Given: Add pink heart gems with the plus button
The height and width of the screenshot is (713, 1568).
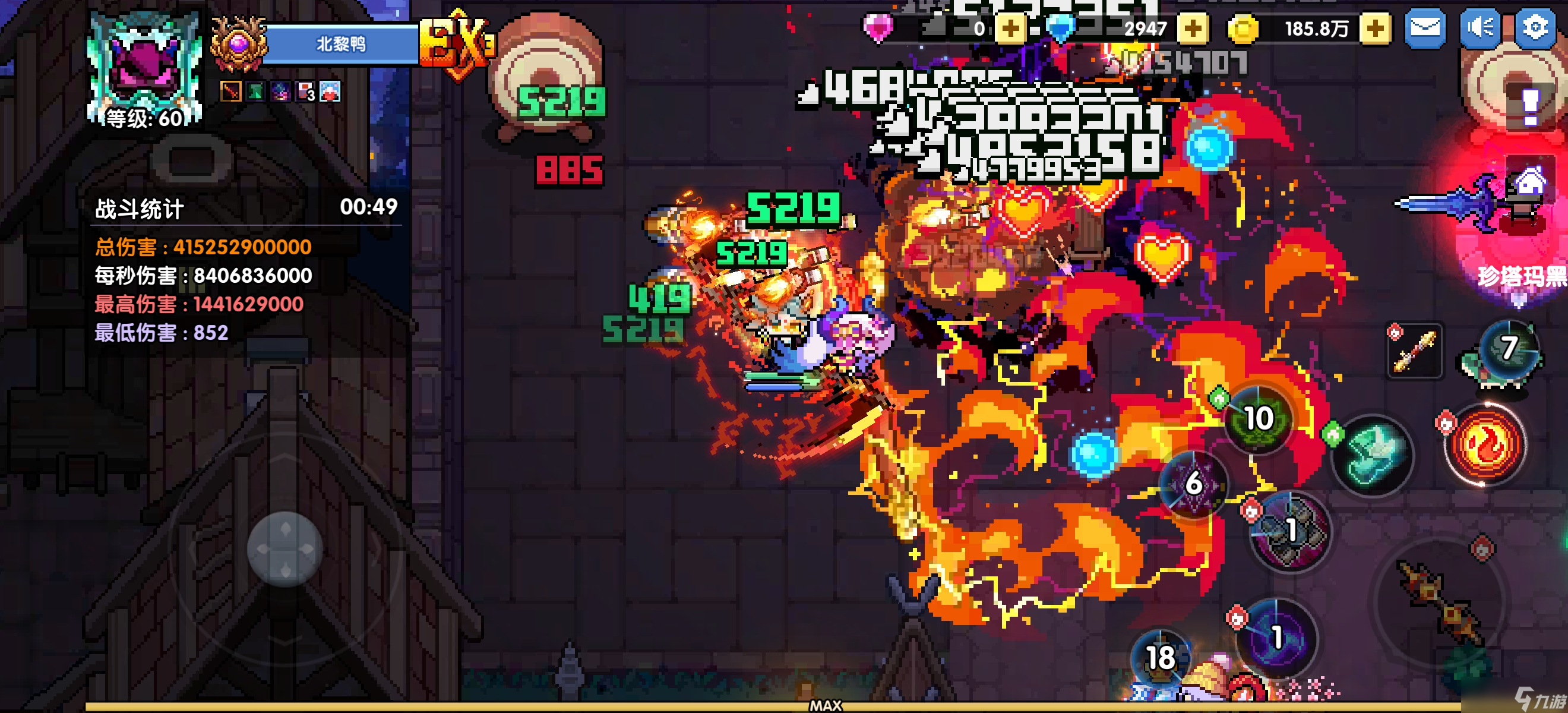Looking at the screenshot, I should click(1010, 29).
